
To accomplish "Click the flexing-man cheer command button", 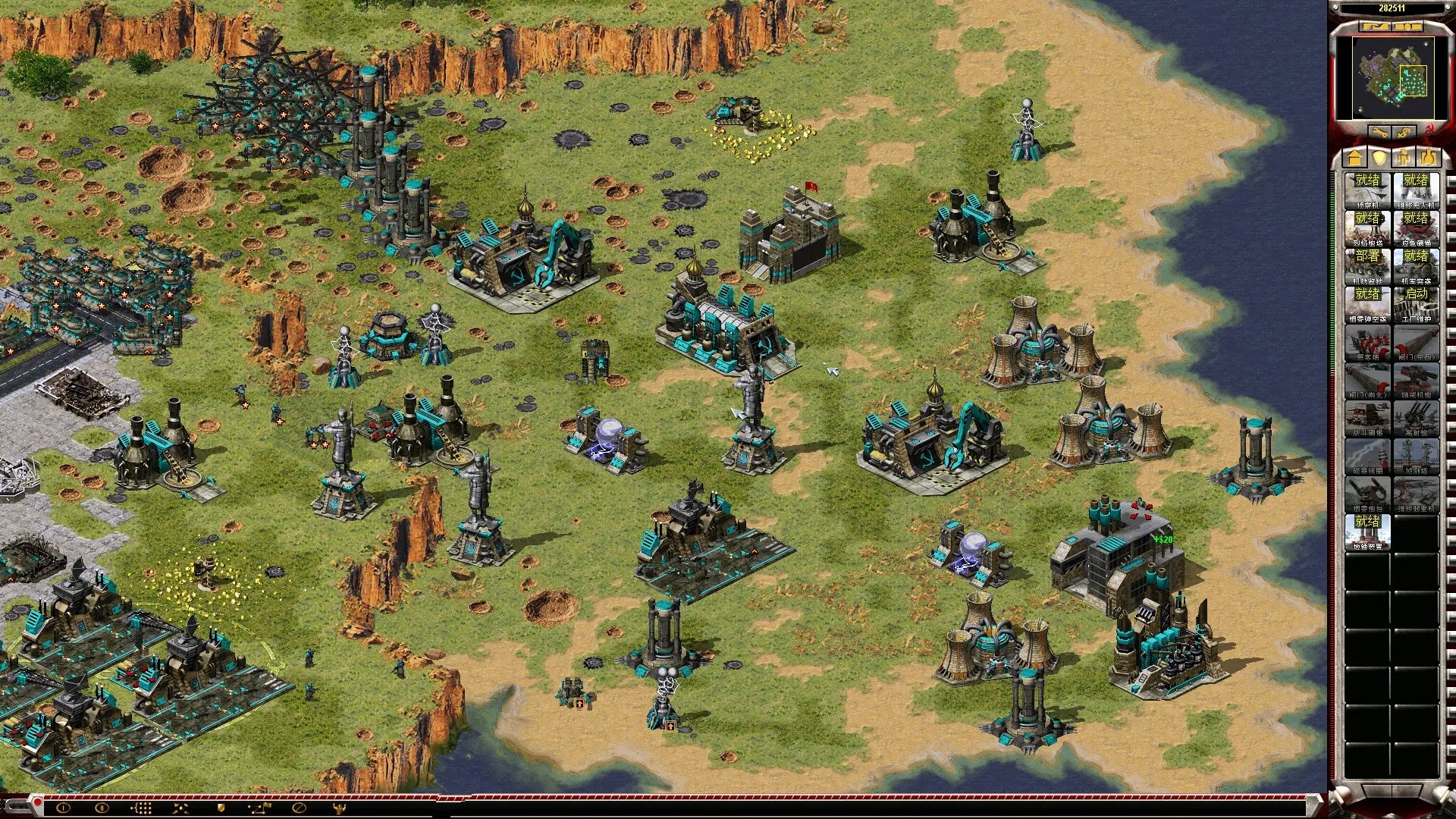I will 339,808.
